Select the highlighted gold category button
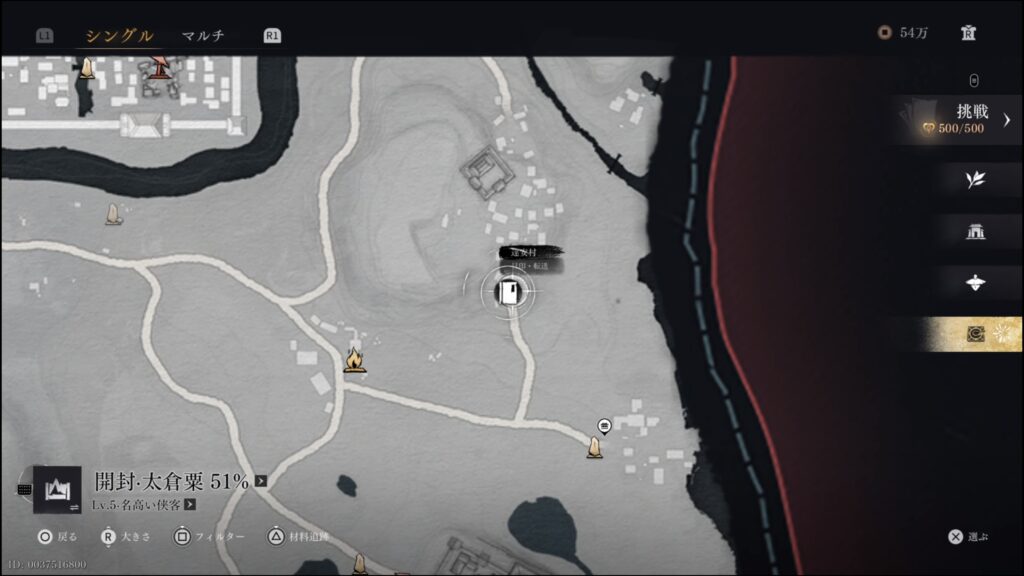The height and width of the screenshot is (576, 1024). pyautogui.click(x=975, y=334)
